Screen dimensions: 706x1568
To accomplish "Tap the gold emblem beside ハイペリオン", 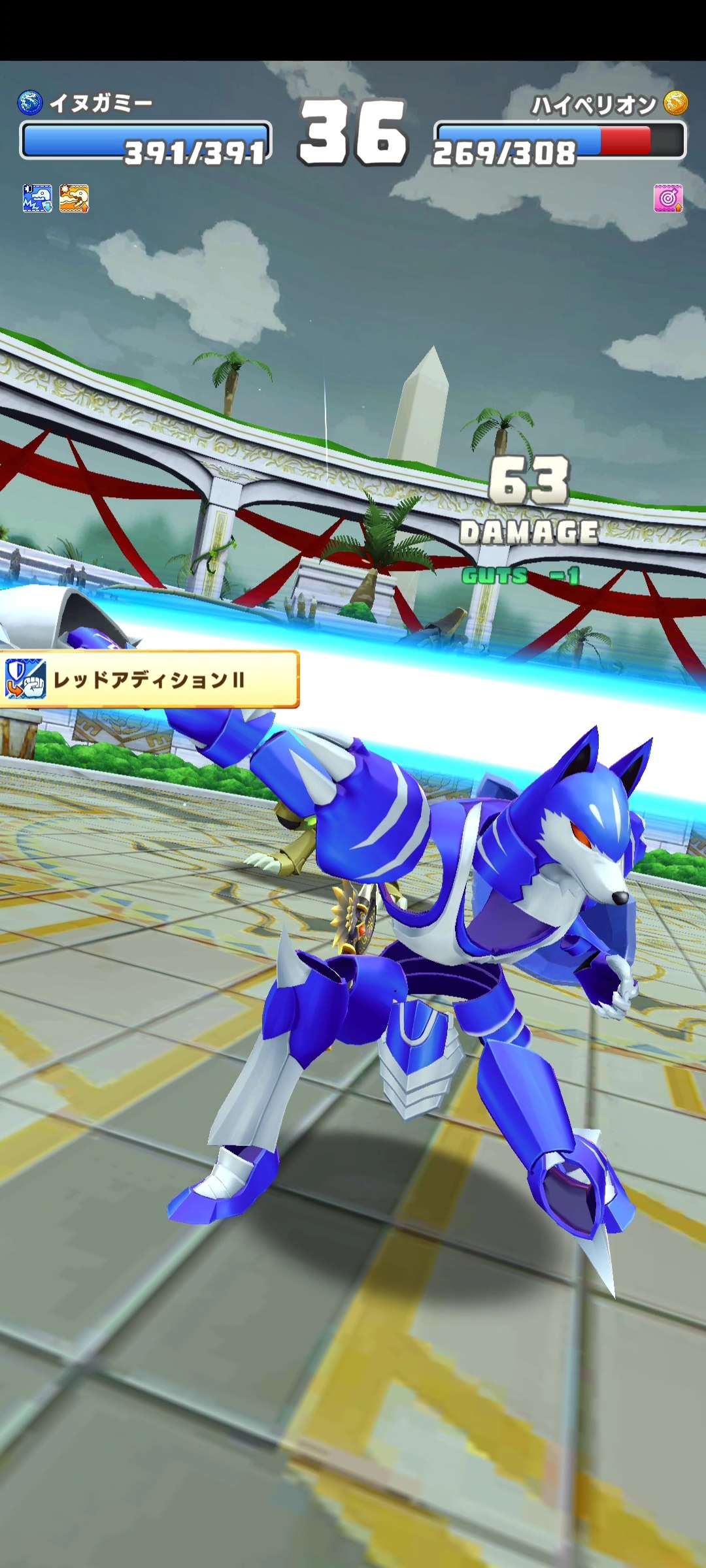I will [675, 103].
